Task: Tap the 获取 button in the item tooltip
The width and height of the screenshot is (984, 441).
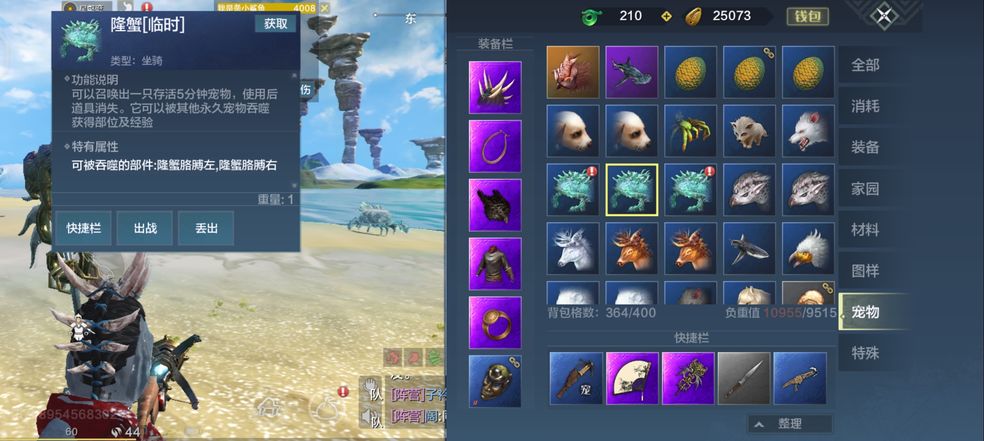Action: (274, 24)
